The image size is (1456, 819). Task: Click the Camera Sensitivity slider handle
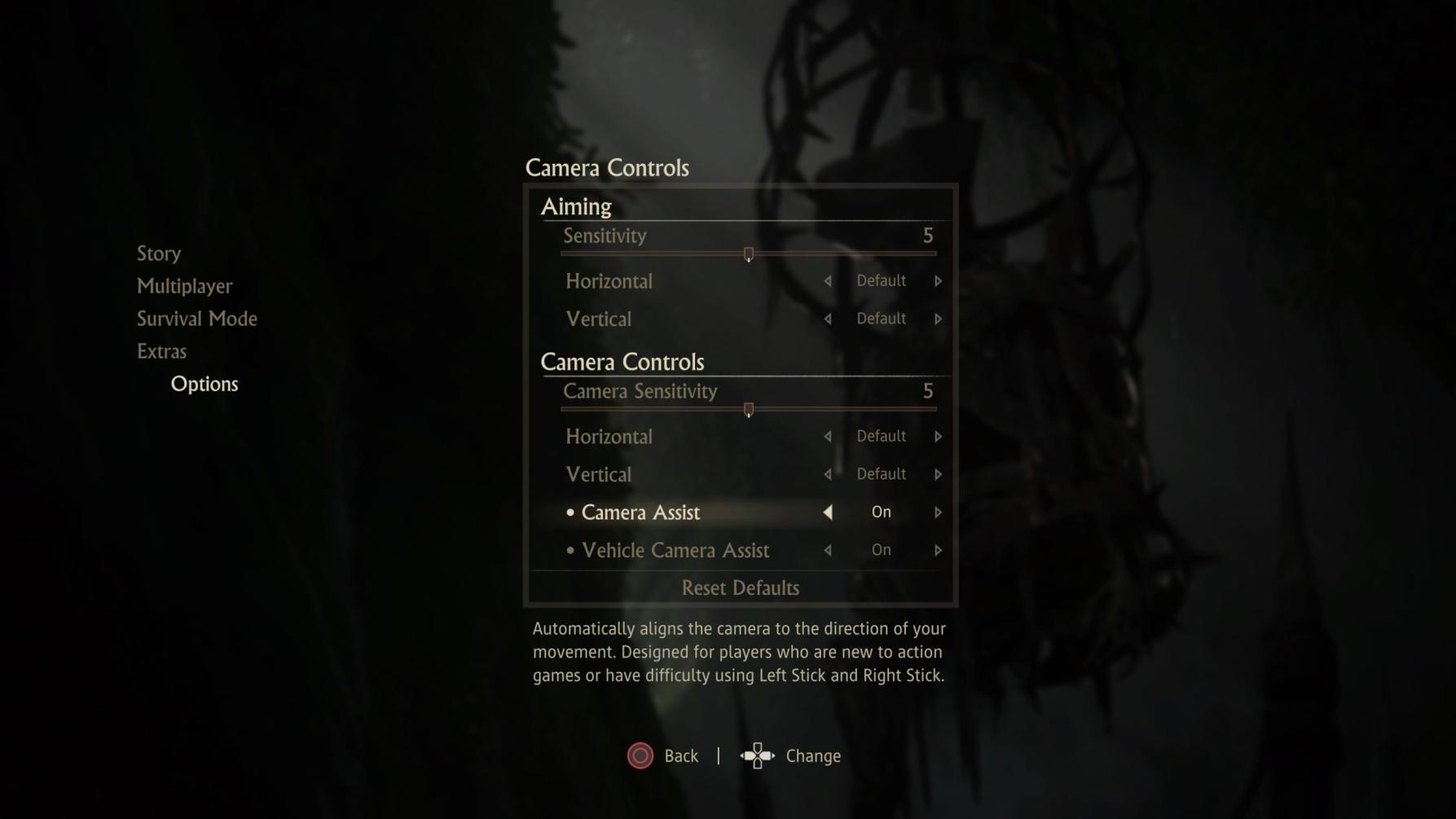749,410
